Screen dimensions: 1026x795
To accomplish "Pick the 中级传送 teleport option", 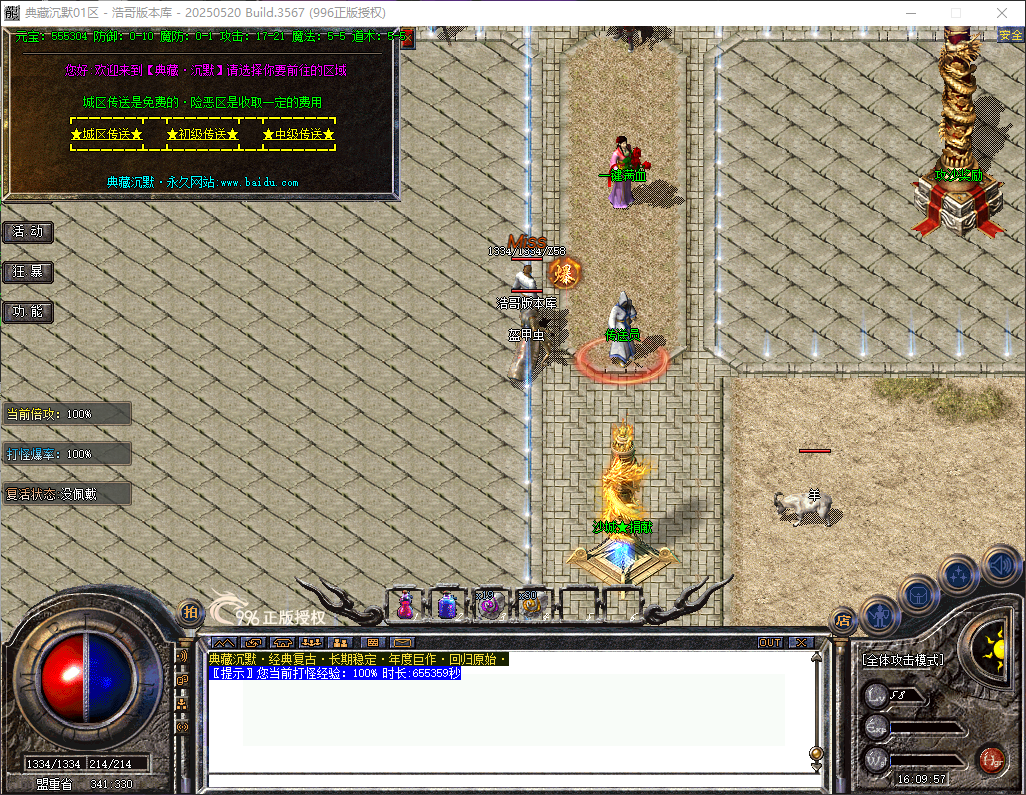I will tap(298, 134).
